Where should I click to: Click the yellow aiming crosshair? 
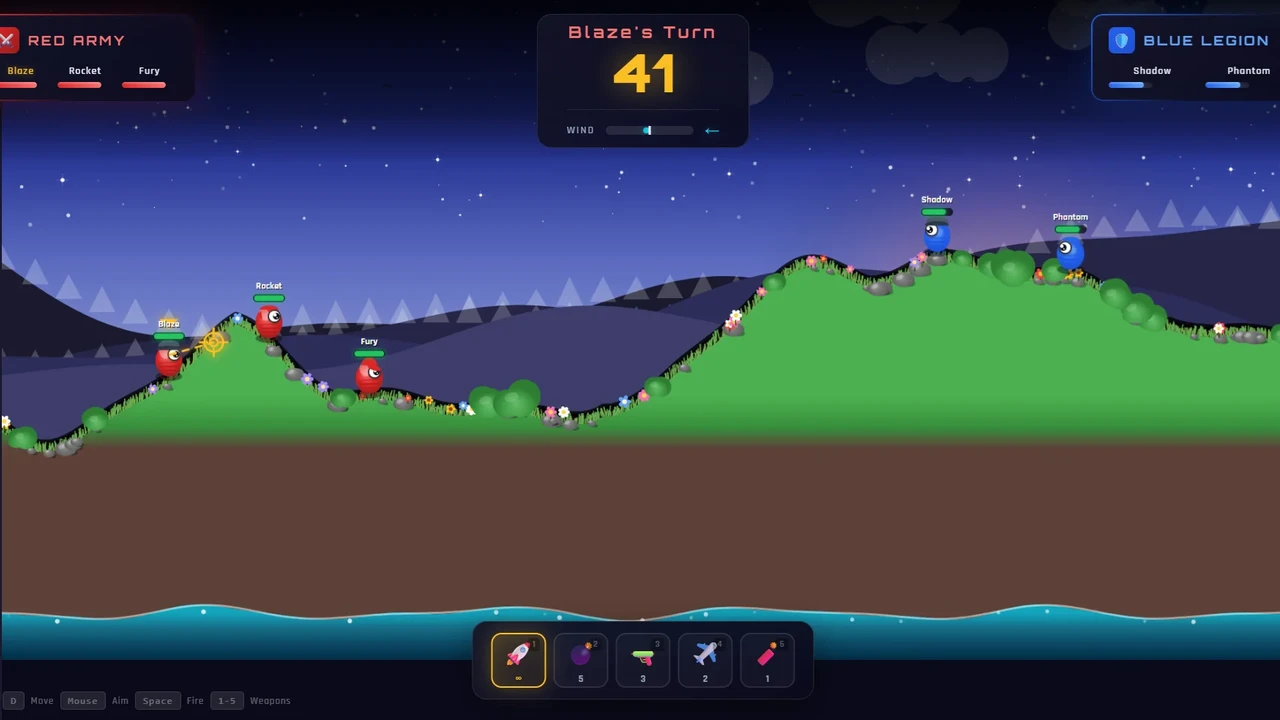[x=215, y=344]
